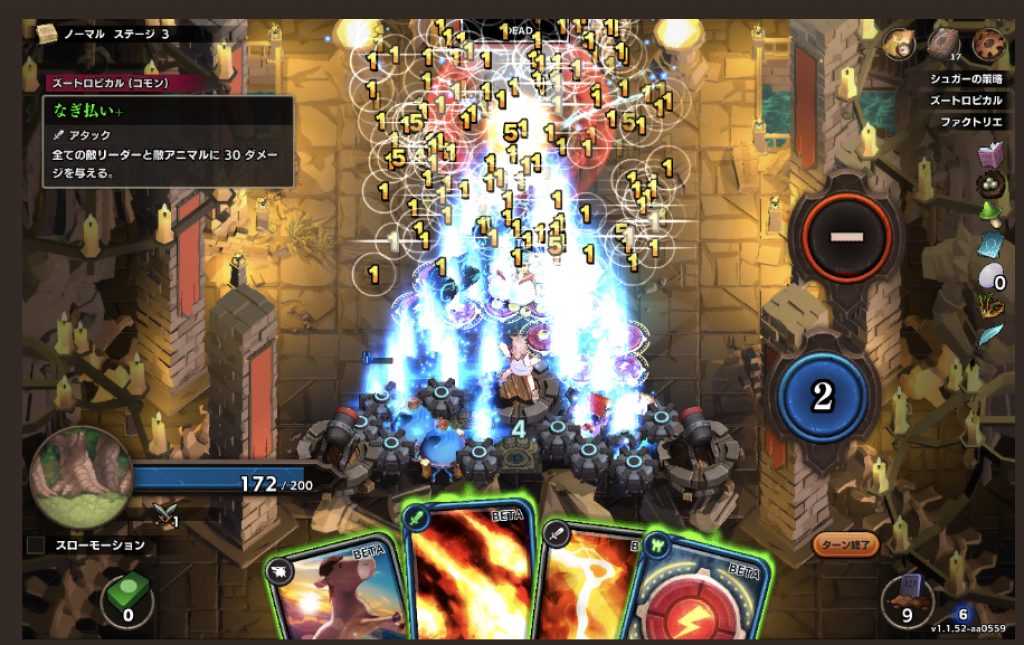This screenshot has width=1024, height=645.
Task: Select the blue rune card relic icon
Action: click(990, 246)
